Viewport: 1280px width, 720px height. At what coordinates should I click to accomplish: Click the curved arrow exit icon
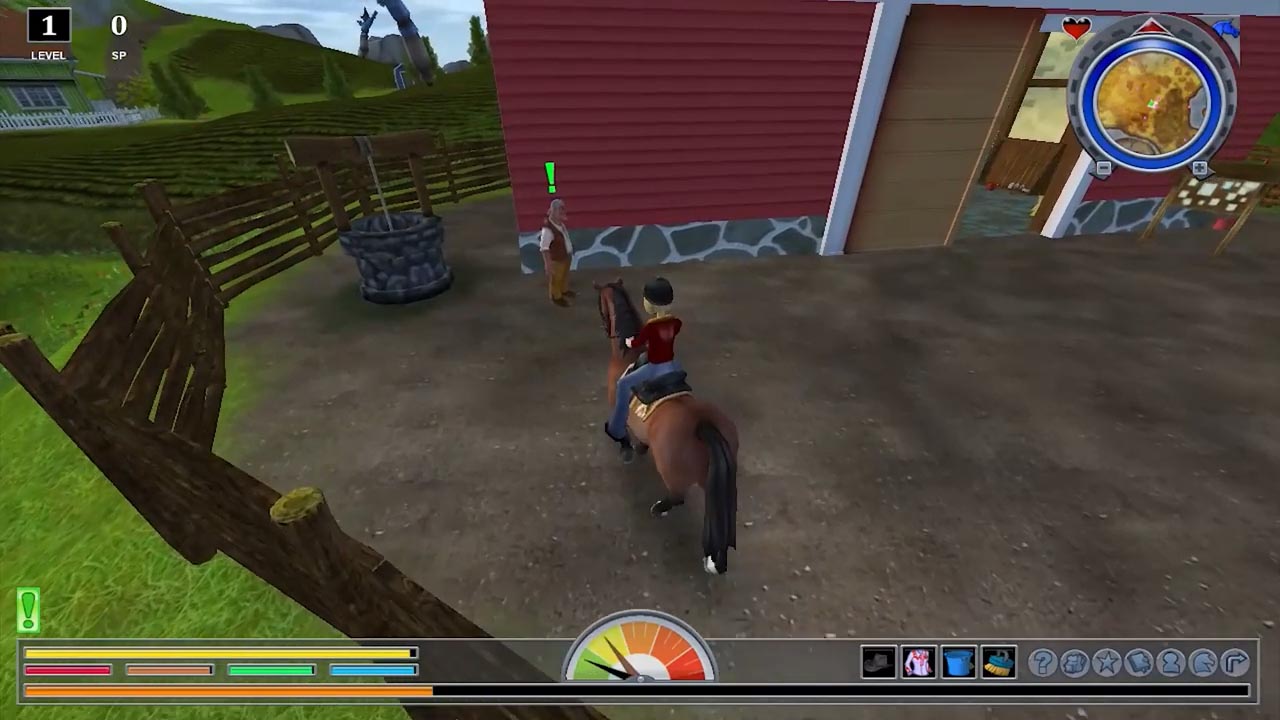[1235, 662]
